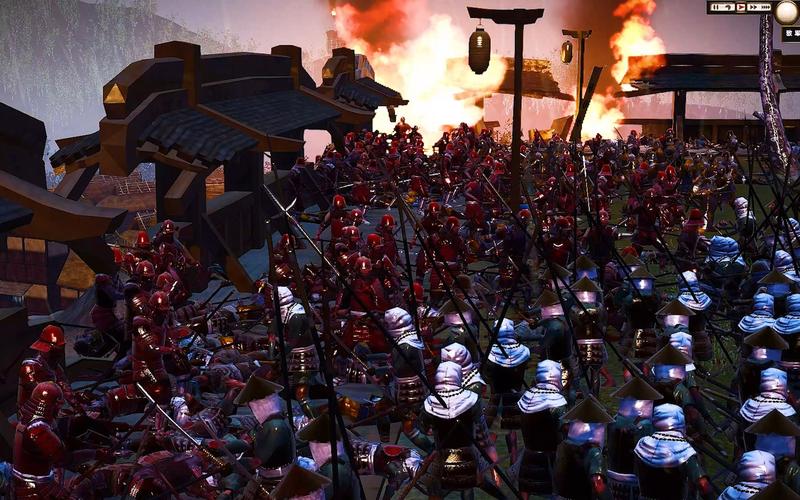Viewport: 800px width, 500px height.
Task: Switch to double-arrow fast forward speed
Action: (752, 7)
